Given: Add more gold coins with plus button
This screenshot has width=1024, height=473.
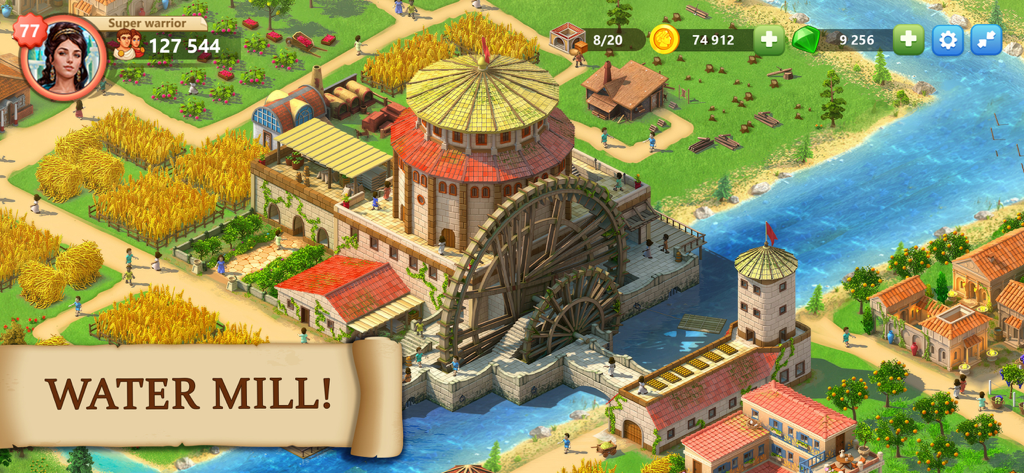Looking at the screenshot, I should (x=768, y=40).
